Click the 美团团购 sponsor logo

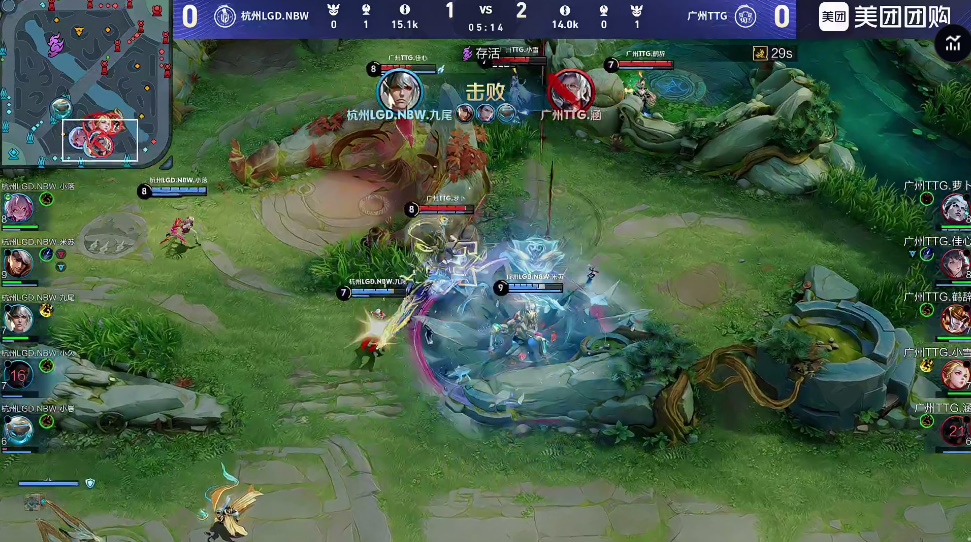pyautogui.click(x=870, y=16)
